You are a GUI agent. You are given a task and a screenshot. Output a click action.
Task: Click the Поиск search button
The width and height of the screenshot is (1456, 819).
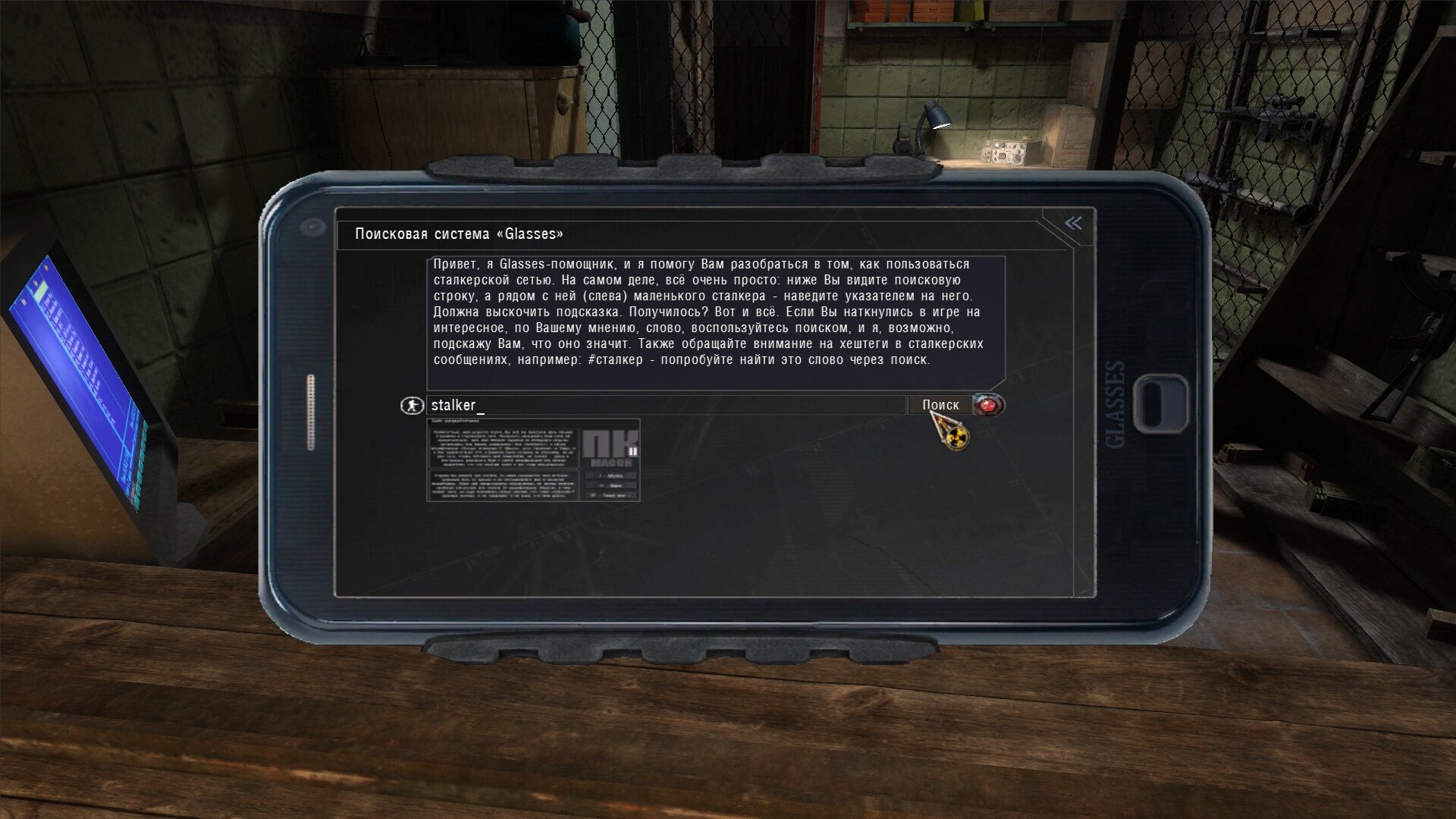click(x=940, y=405)
